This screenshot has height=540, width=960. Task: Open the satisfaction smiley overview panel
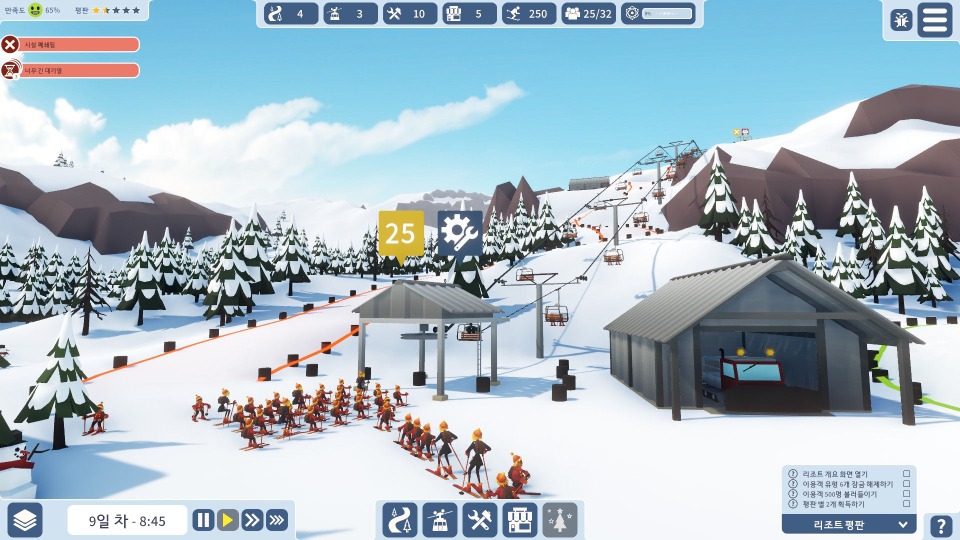(36, 10)
